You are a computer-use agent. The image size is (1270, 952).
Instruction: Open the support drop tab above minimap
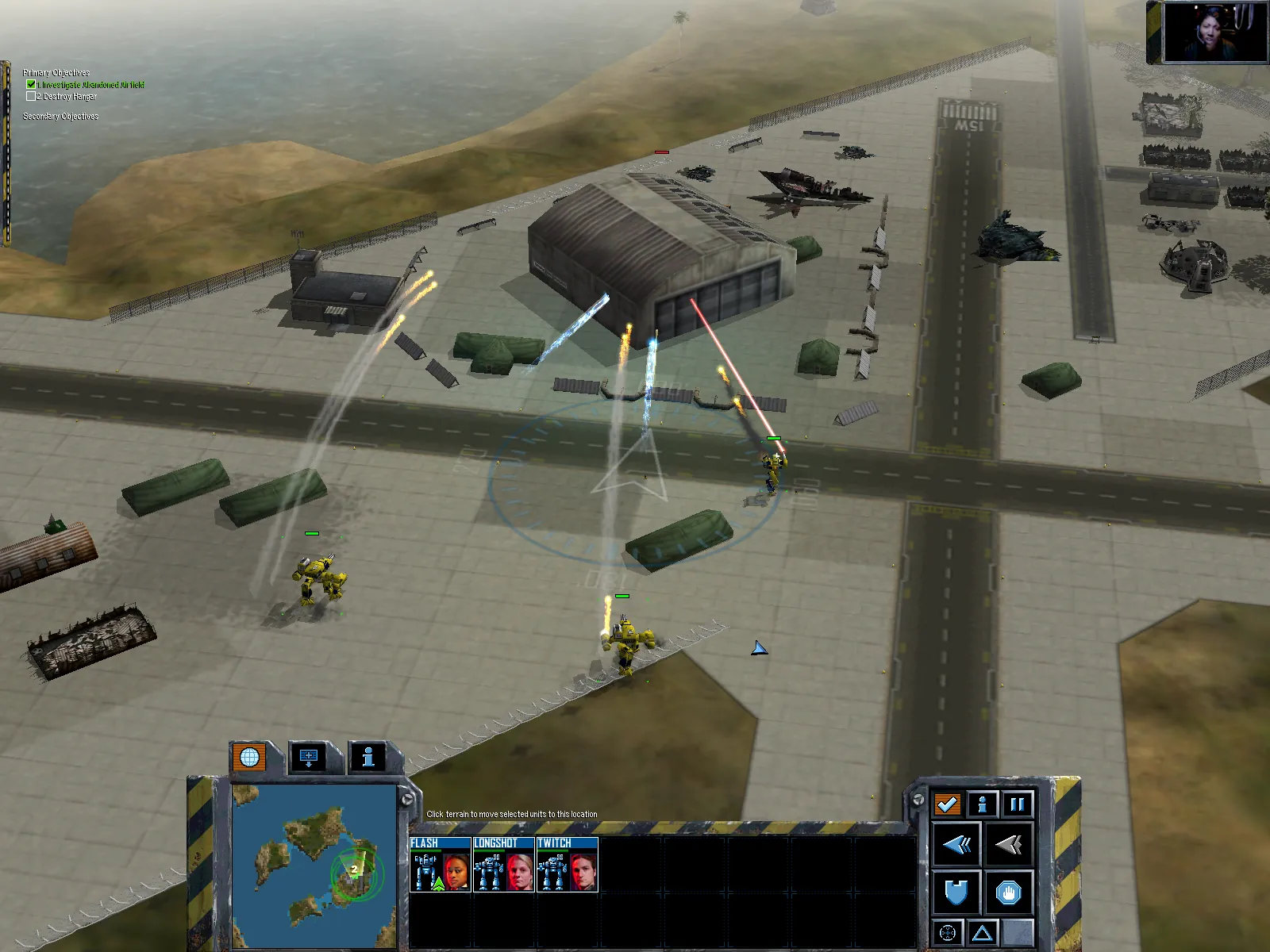309,758
